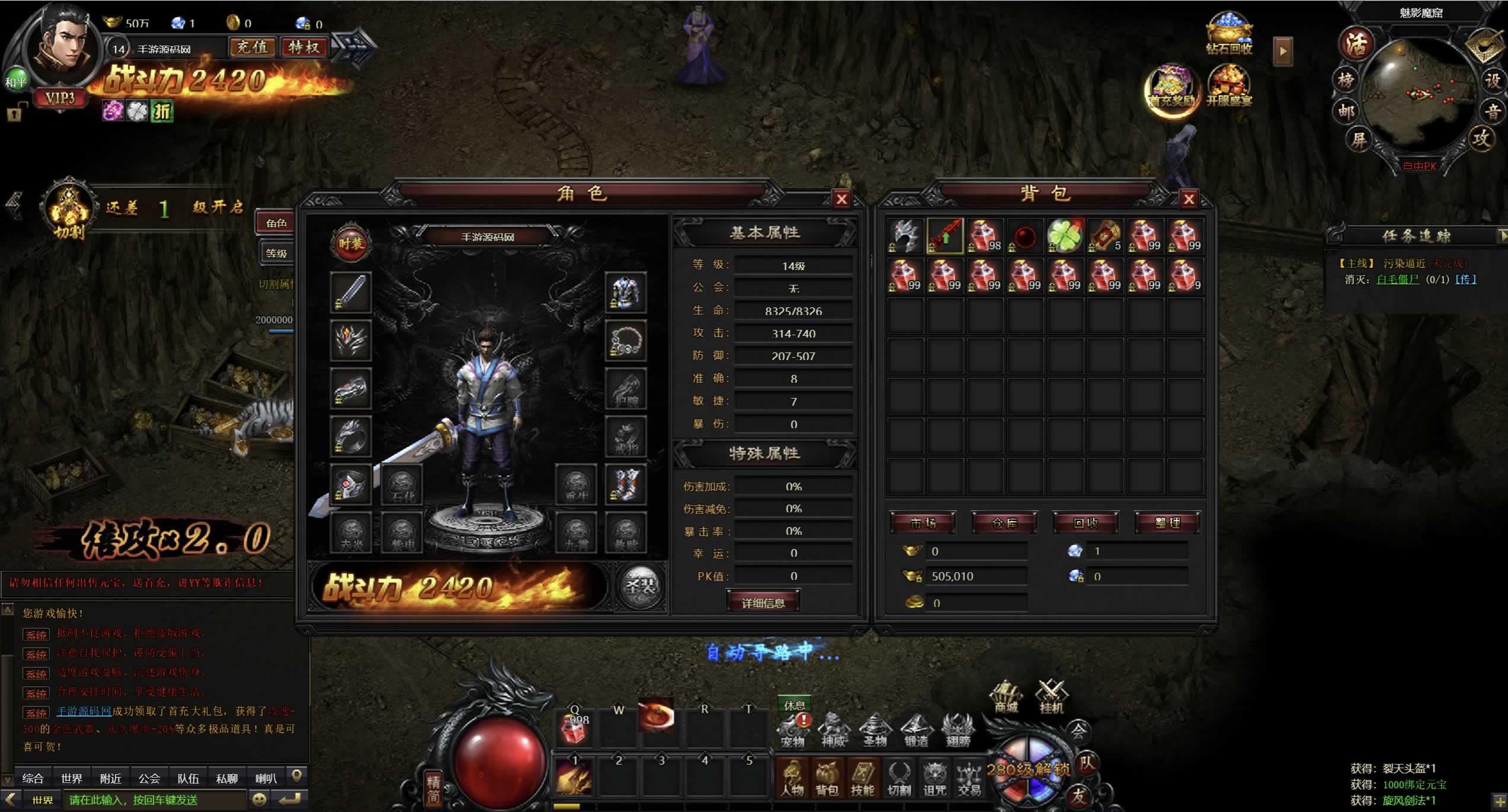Open the 锻造 forging menu
This screenshot has width=1508, height=812.
point(916,730)
